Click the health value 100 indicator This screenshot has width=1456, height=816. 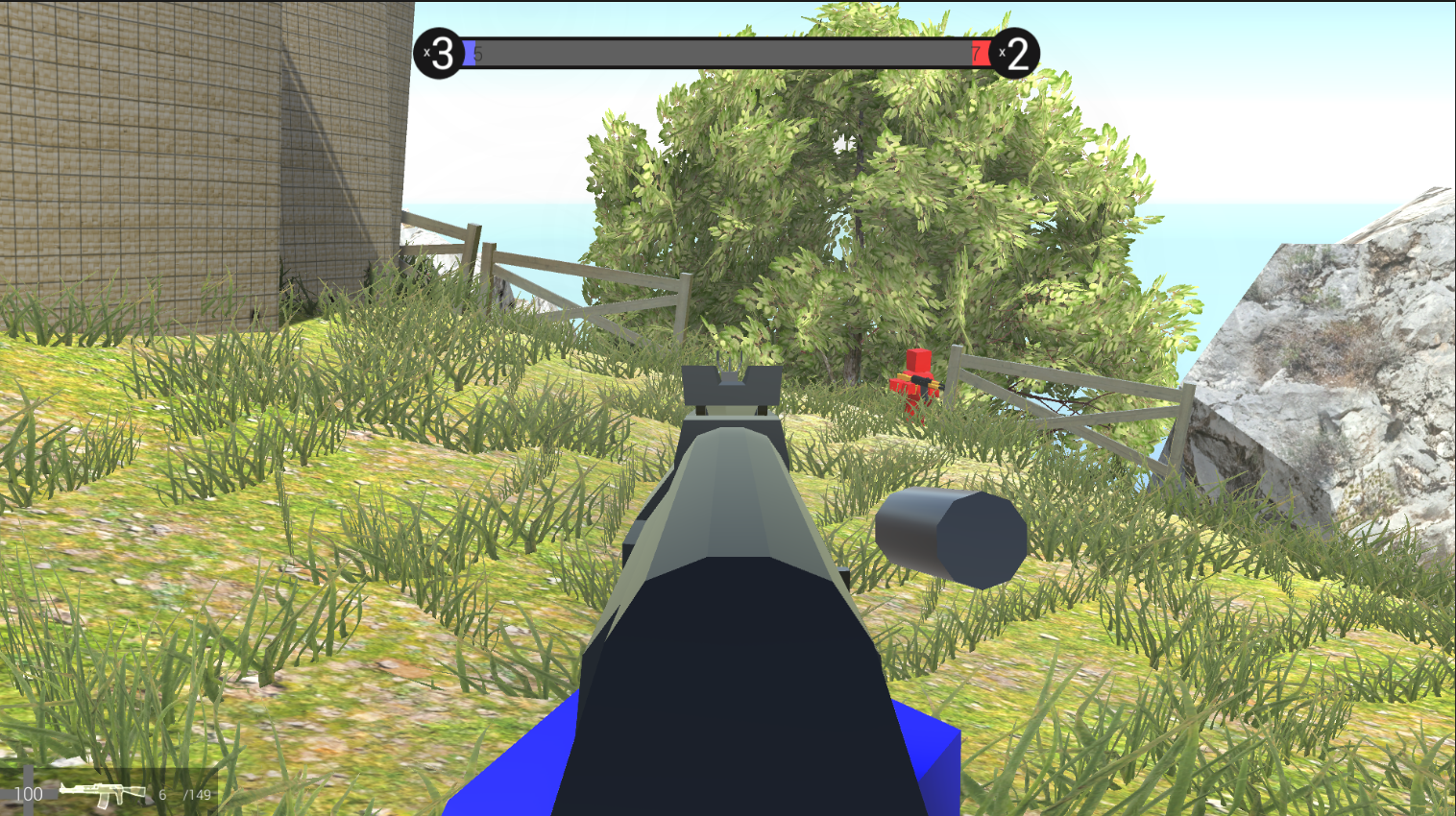(x=29, y=794)
